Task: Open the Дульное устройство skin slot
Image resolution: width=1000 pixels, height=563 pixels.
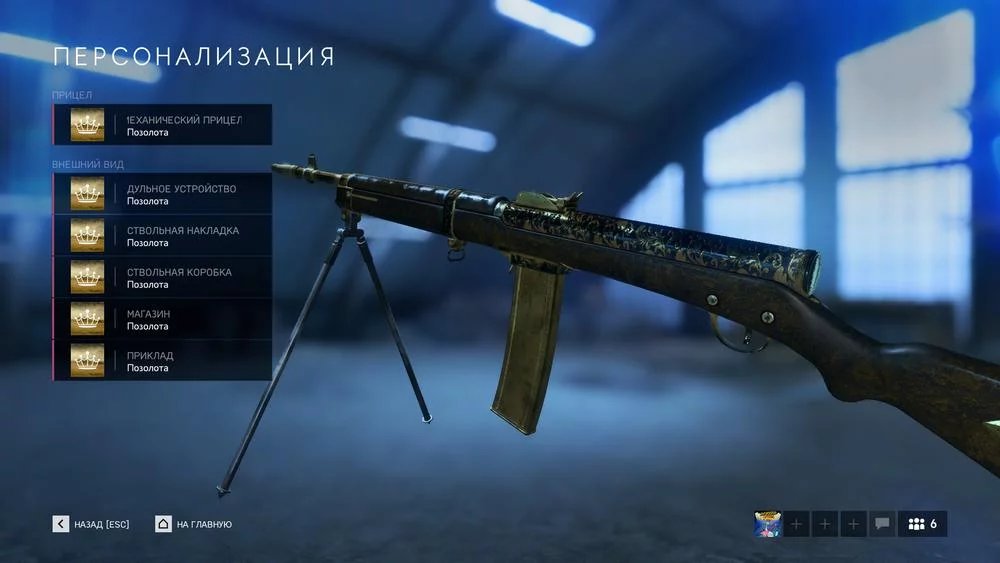Action: click(162, 194)
